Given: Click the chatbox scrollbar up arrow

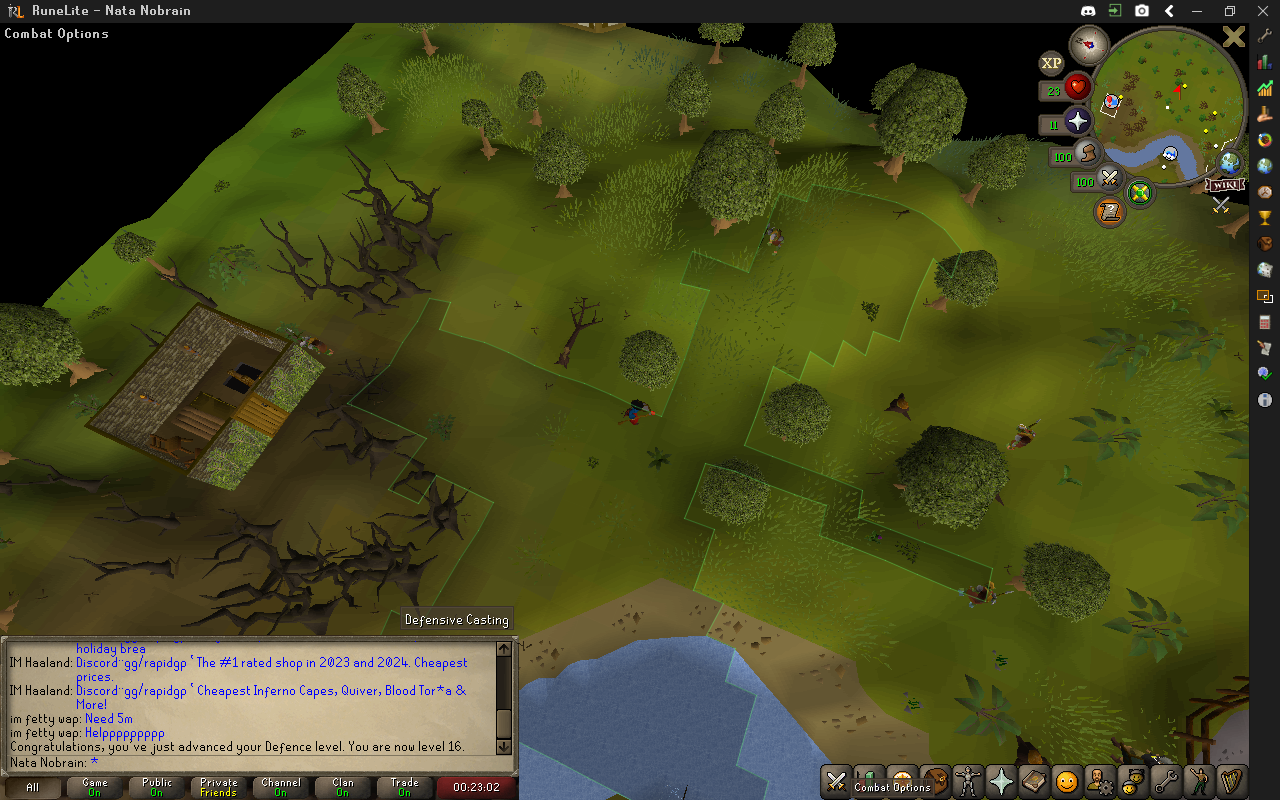Looking at the screenshot, I should point(504,648).
